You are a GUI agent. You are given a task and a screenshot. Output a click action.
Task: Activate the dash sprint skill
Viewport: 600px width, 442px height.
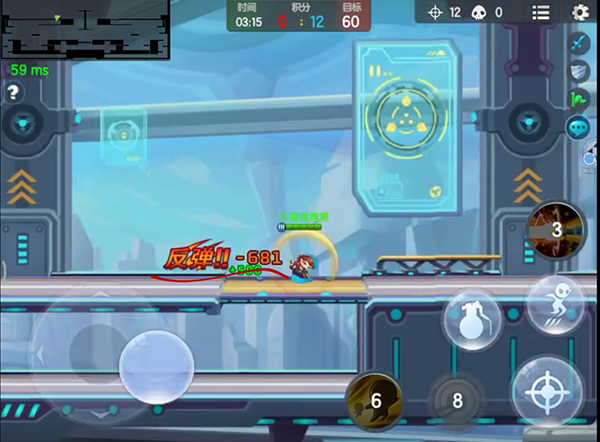[554, 303]
